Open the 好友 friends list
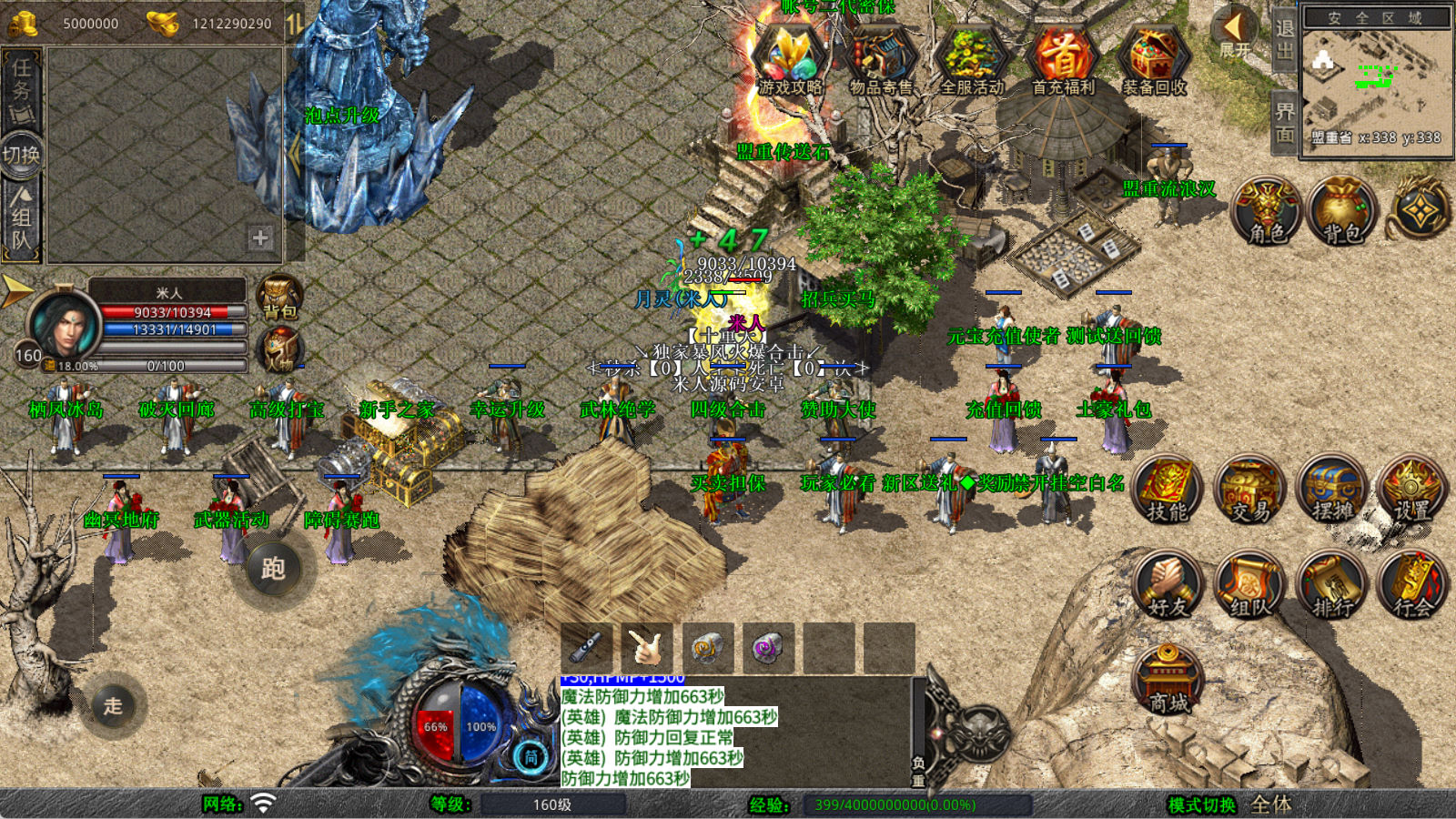This screenshot has width=1456, height=819. point(1168,585)
